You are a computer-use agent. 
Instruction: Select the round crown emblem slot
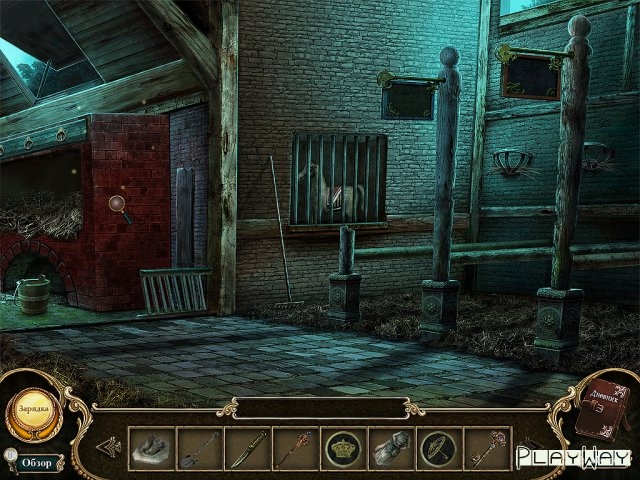(345, 448)
